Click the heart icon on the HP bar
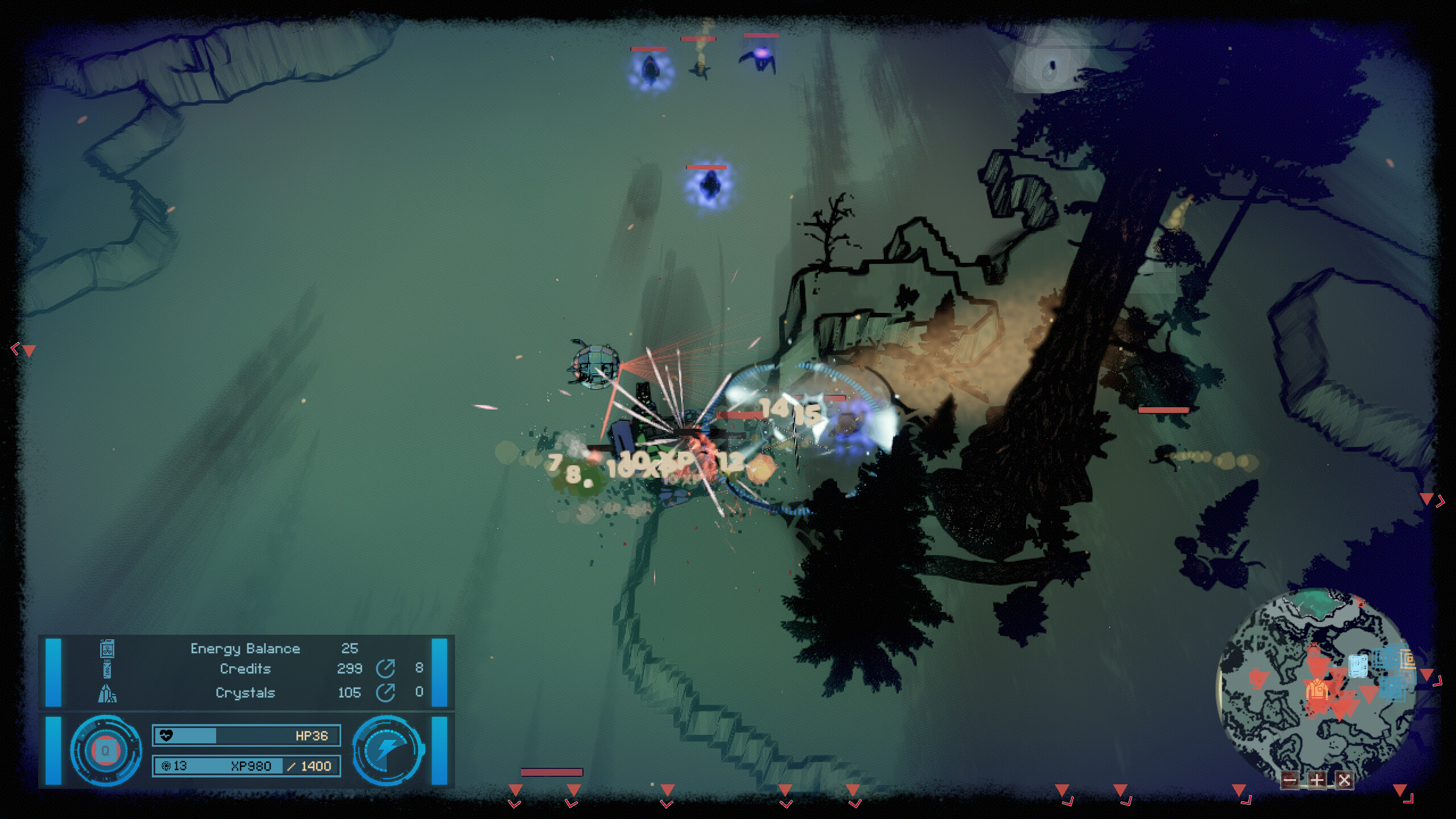This screenshot has height=819, width=1456. point(166,736)
